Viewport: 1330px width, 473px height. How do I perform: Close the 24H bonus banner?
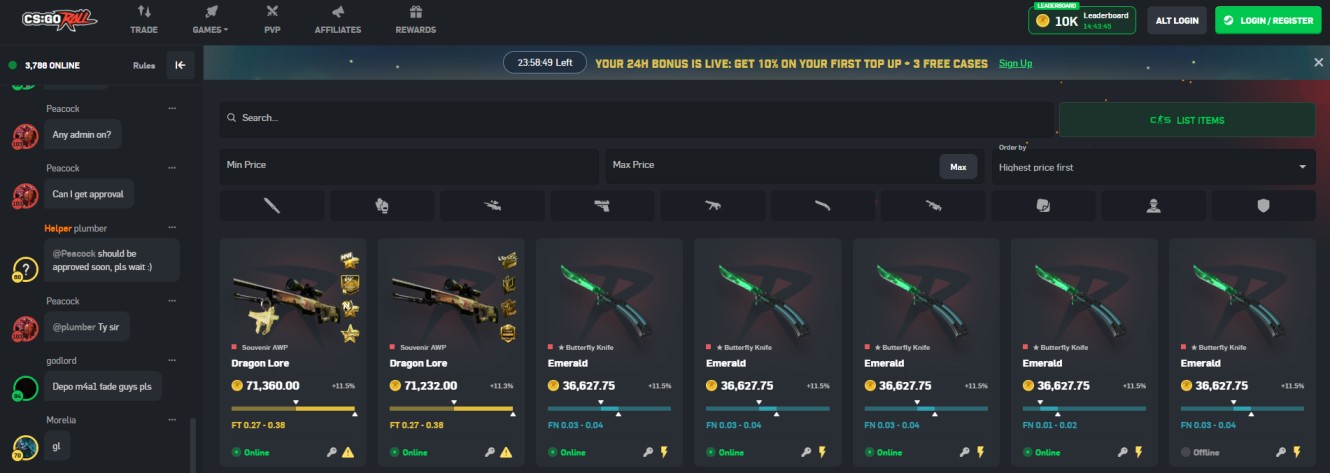coord(1318,62)
